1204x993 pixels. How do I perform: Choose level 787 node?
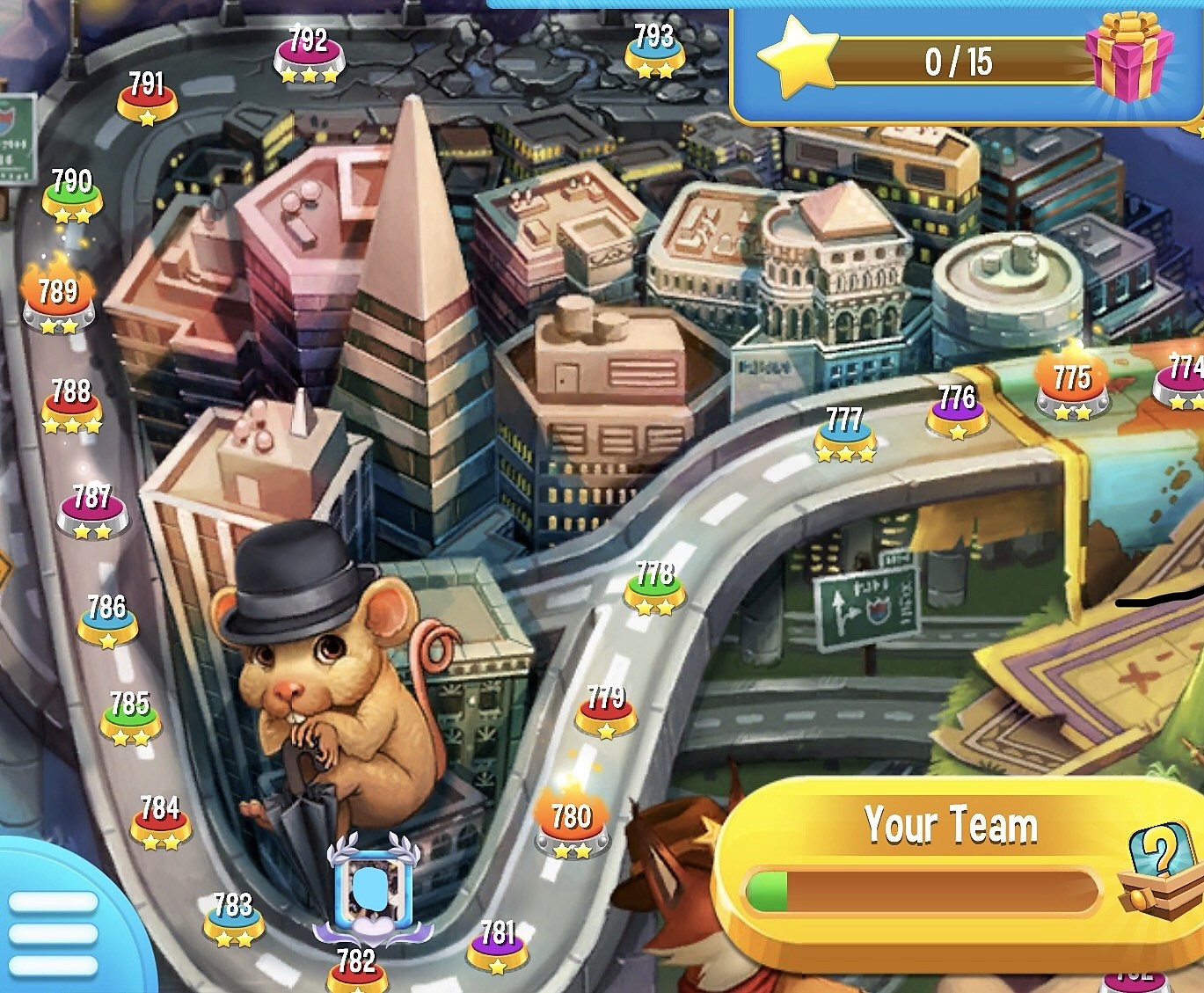[92, 510]
